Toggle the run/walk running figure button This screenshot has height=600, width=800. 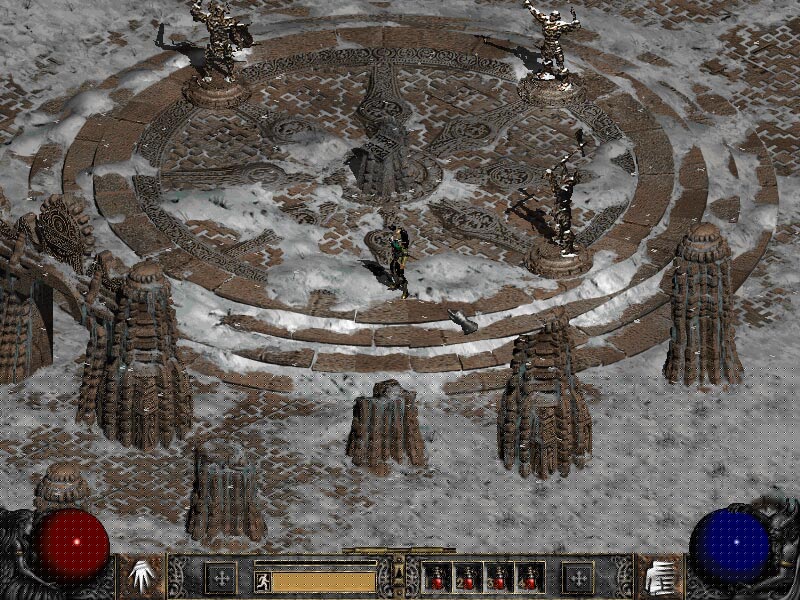(263, 580)
